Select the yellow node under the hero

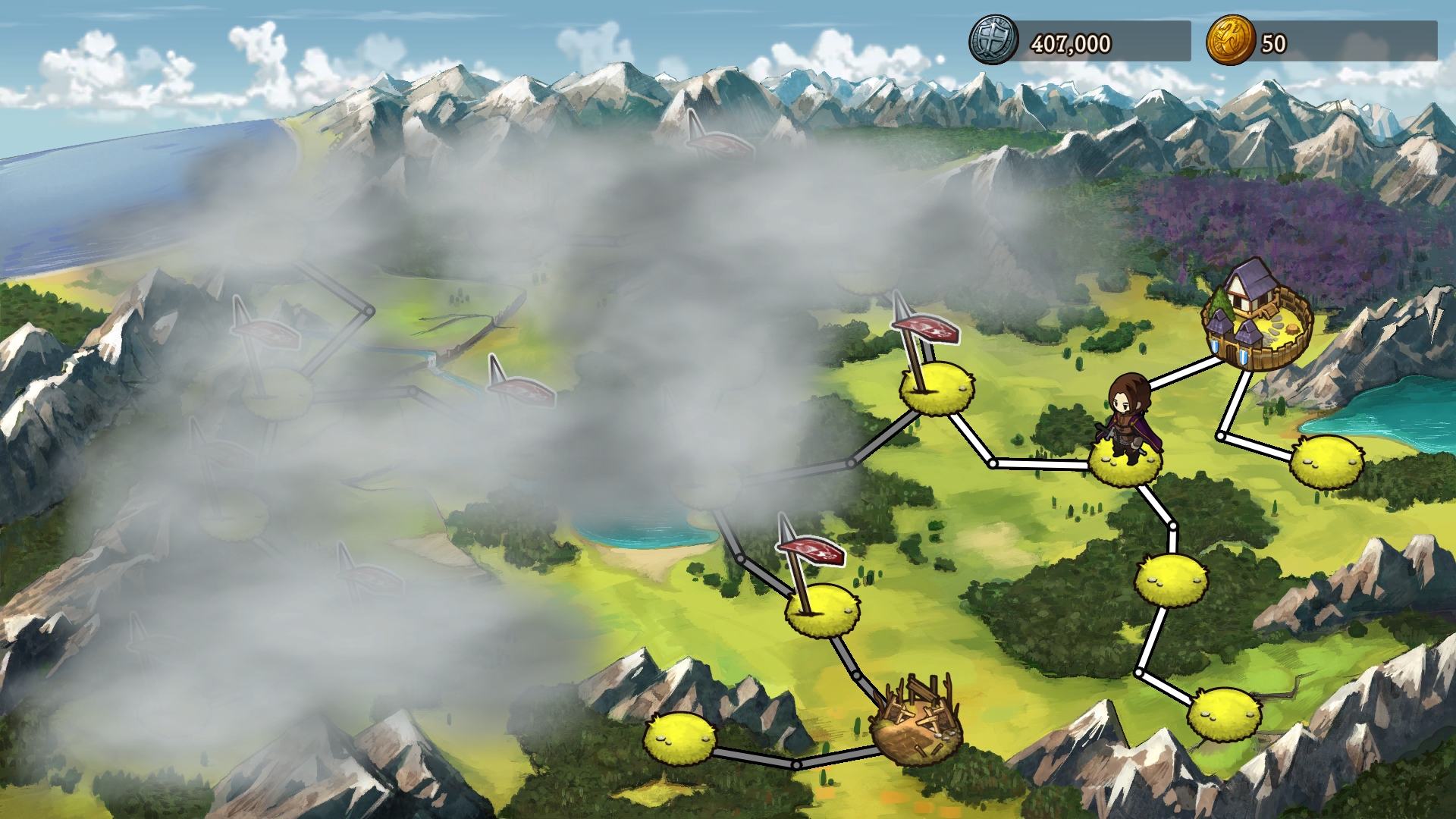point(1125,463)
